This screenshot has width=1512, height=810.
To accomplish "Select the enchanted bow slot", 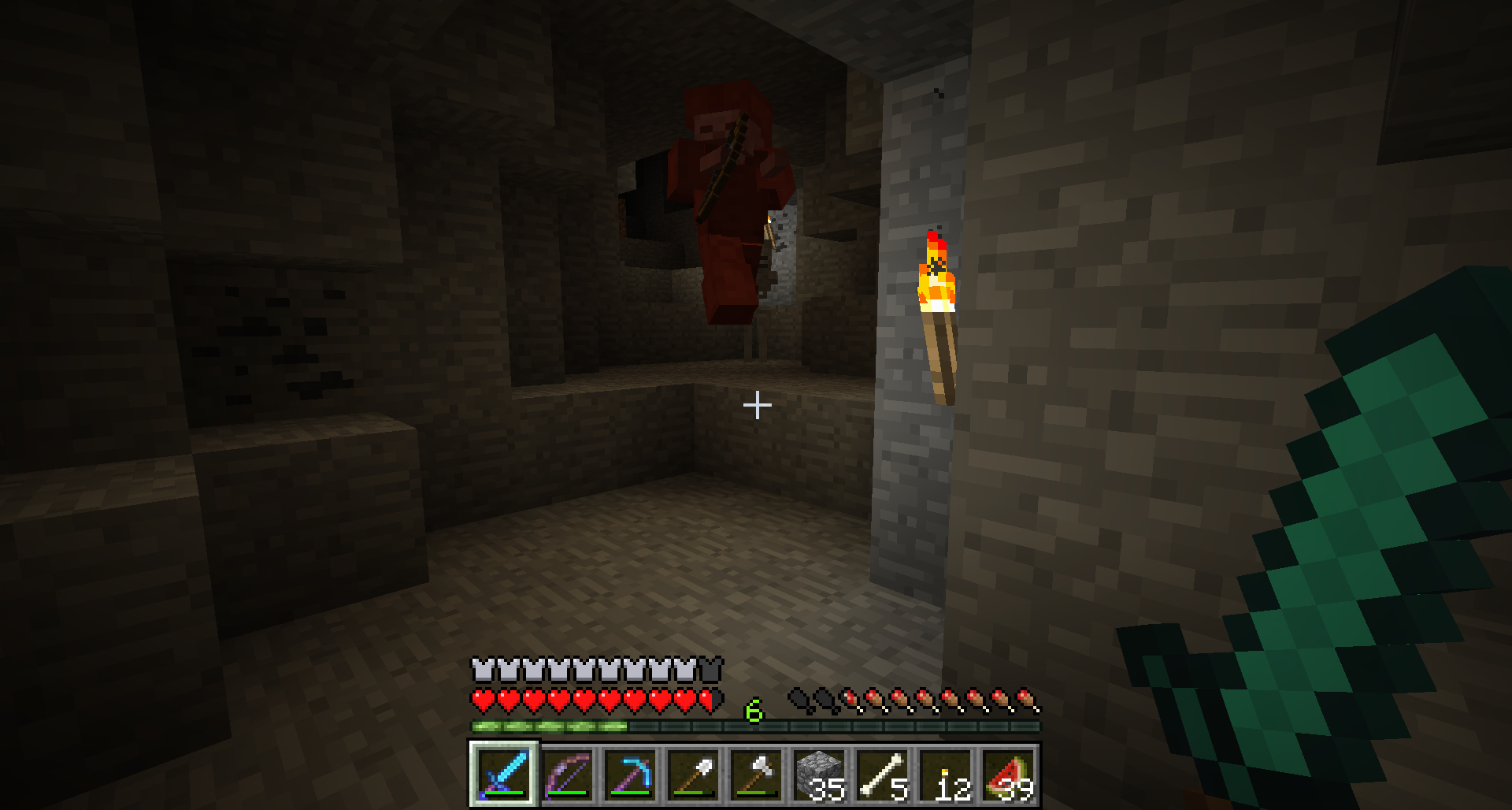I will click(x=567, y=774).
